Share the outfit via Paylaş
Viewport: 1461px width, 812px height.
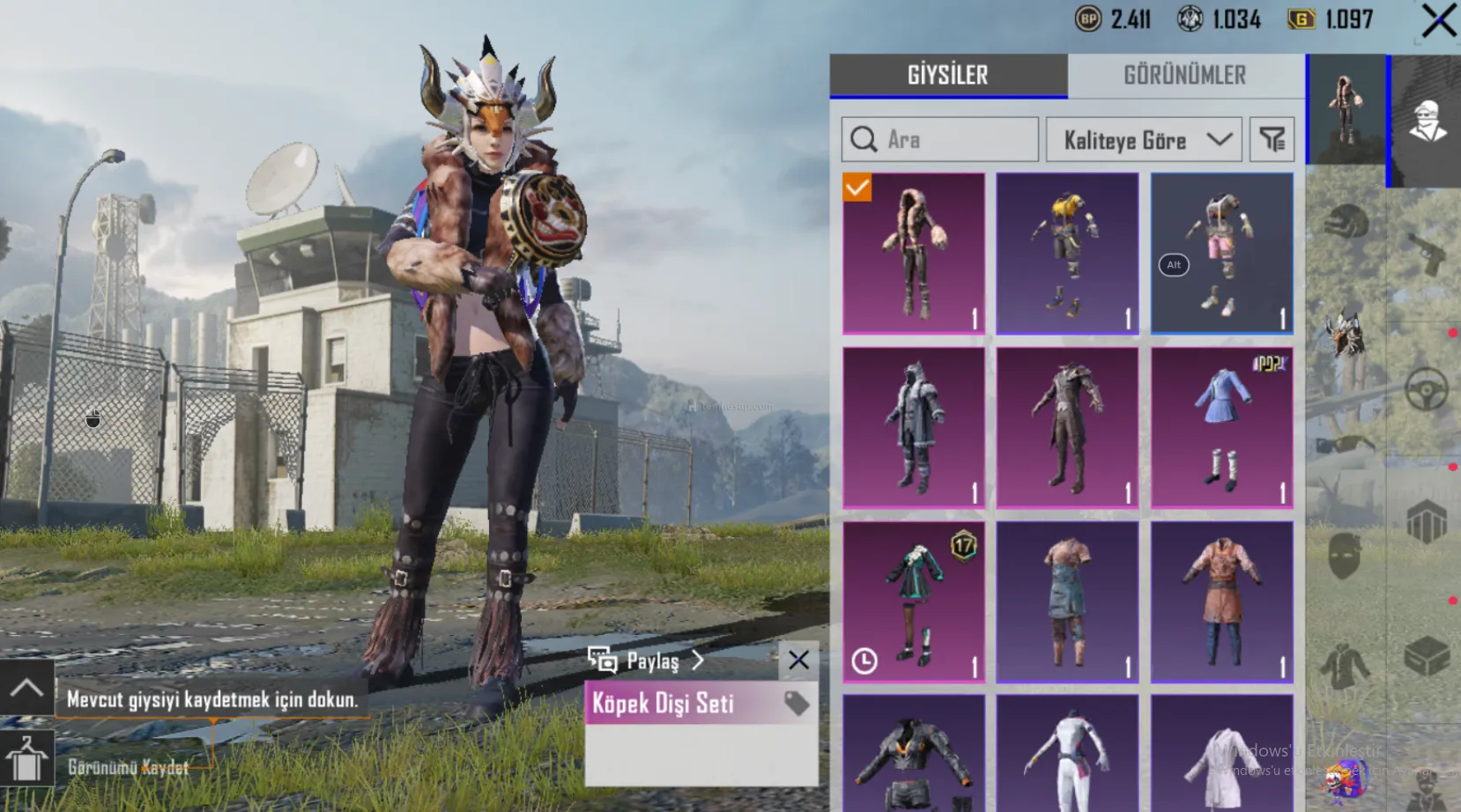(648, 661)
